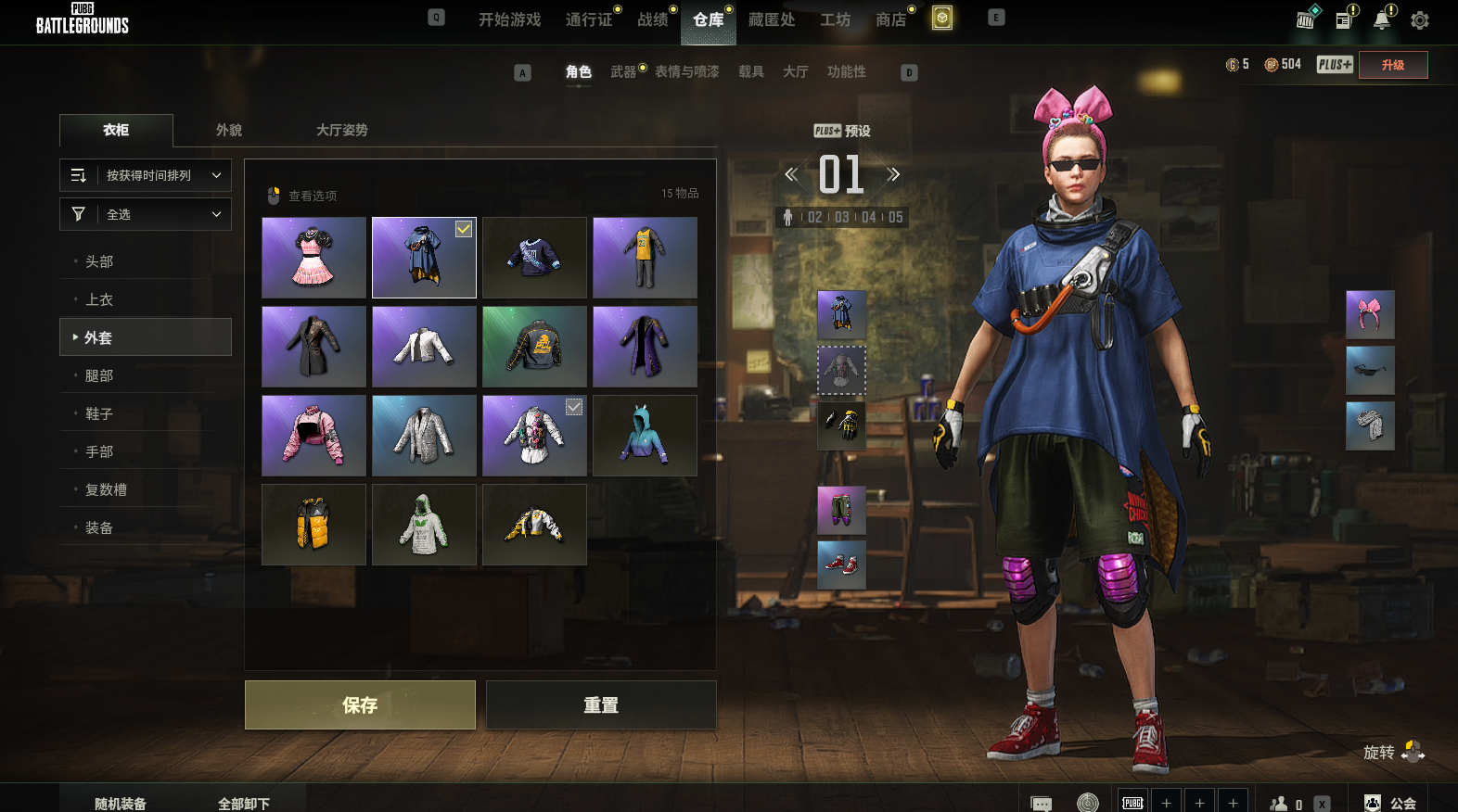Select the teal cat-ear hoodie item
Viewport: 1458px width, 812px height.
[645, 436]
